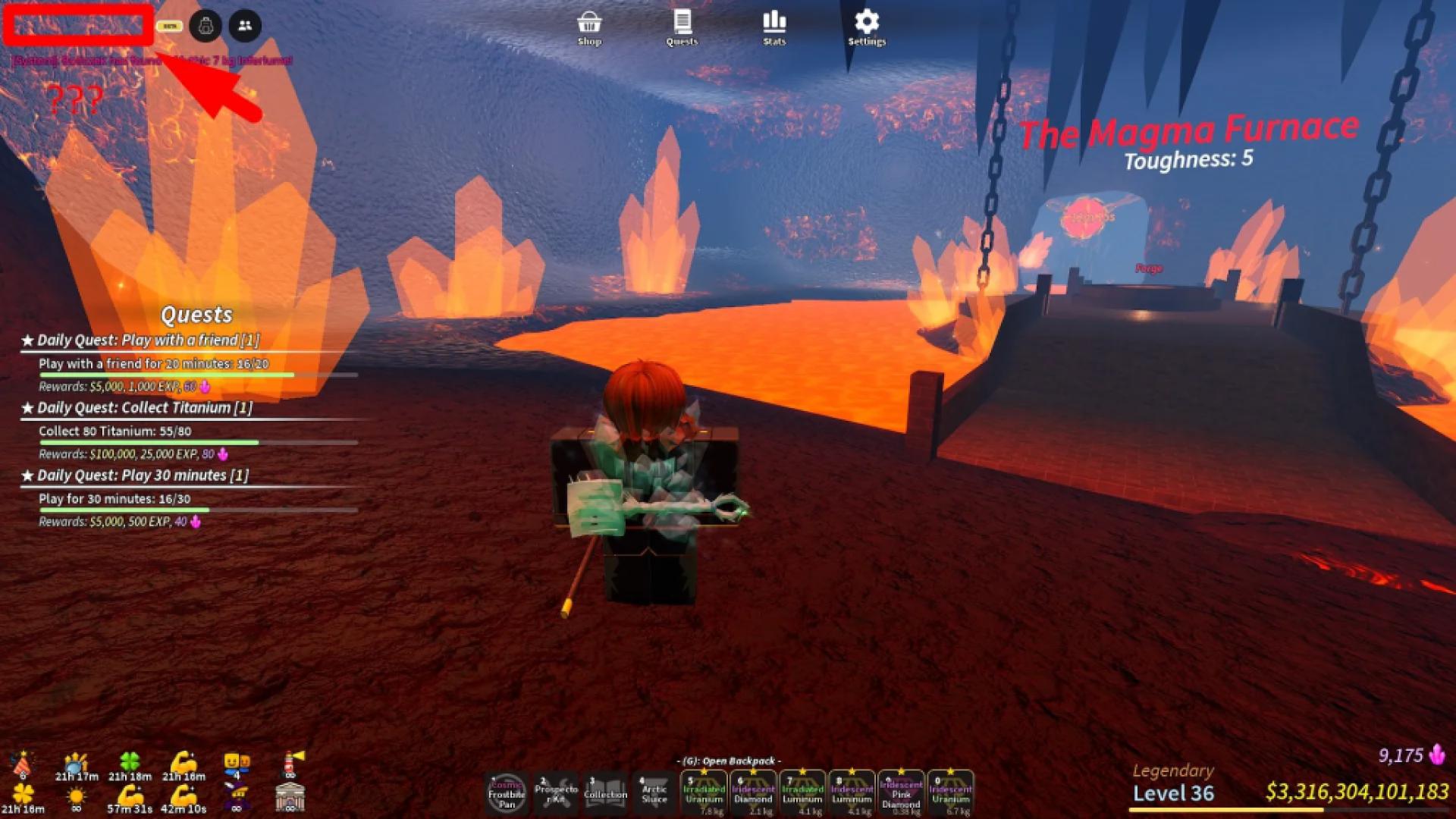The width and height of the screenshot is (1456, 819).
Task: Click the sun infinite boost icon
Action: [x=76, y=796]
